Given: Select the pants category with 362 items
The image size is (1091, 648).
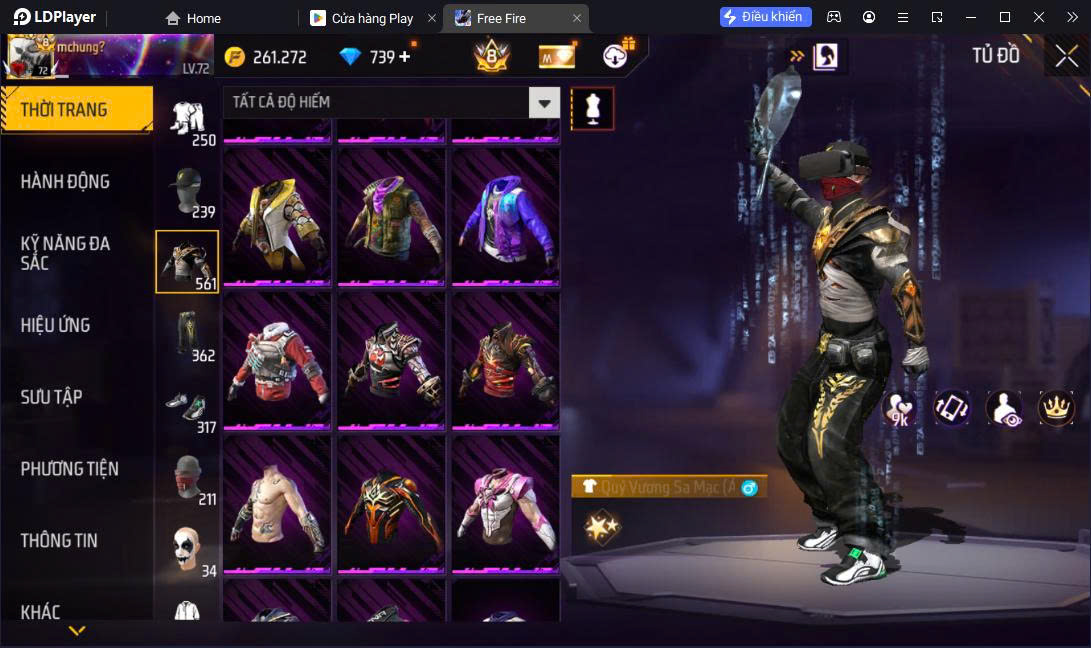Looking at the screenshot, I should (x=187, y=334).
